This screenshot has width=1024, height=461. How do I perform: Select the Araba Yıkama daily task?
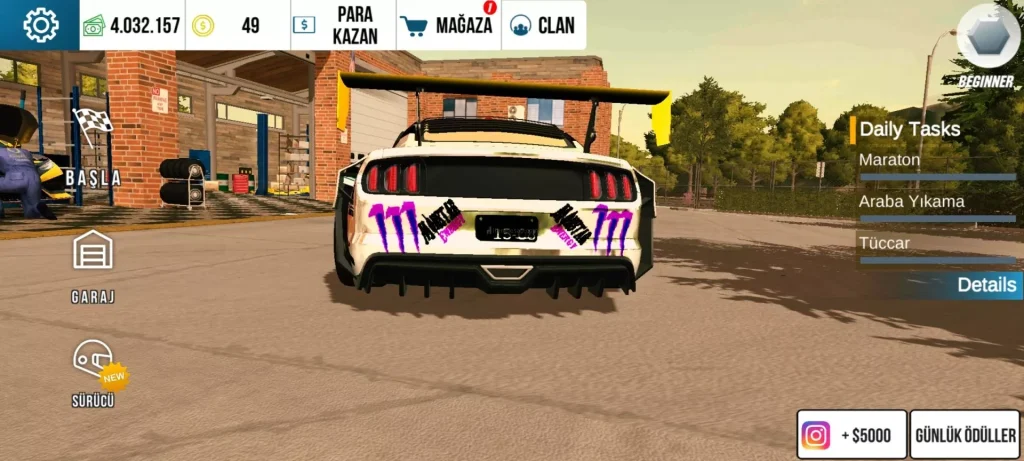click(x=934, y=203)
